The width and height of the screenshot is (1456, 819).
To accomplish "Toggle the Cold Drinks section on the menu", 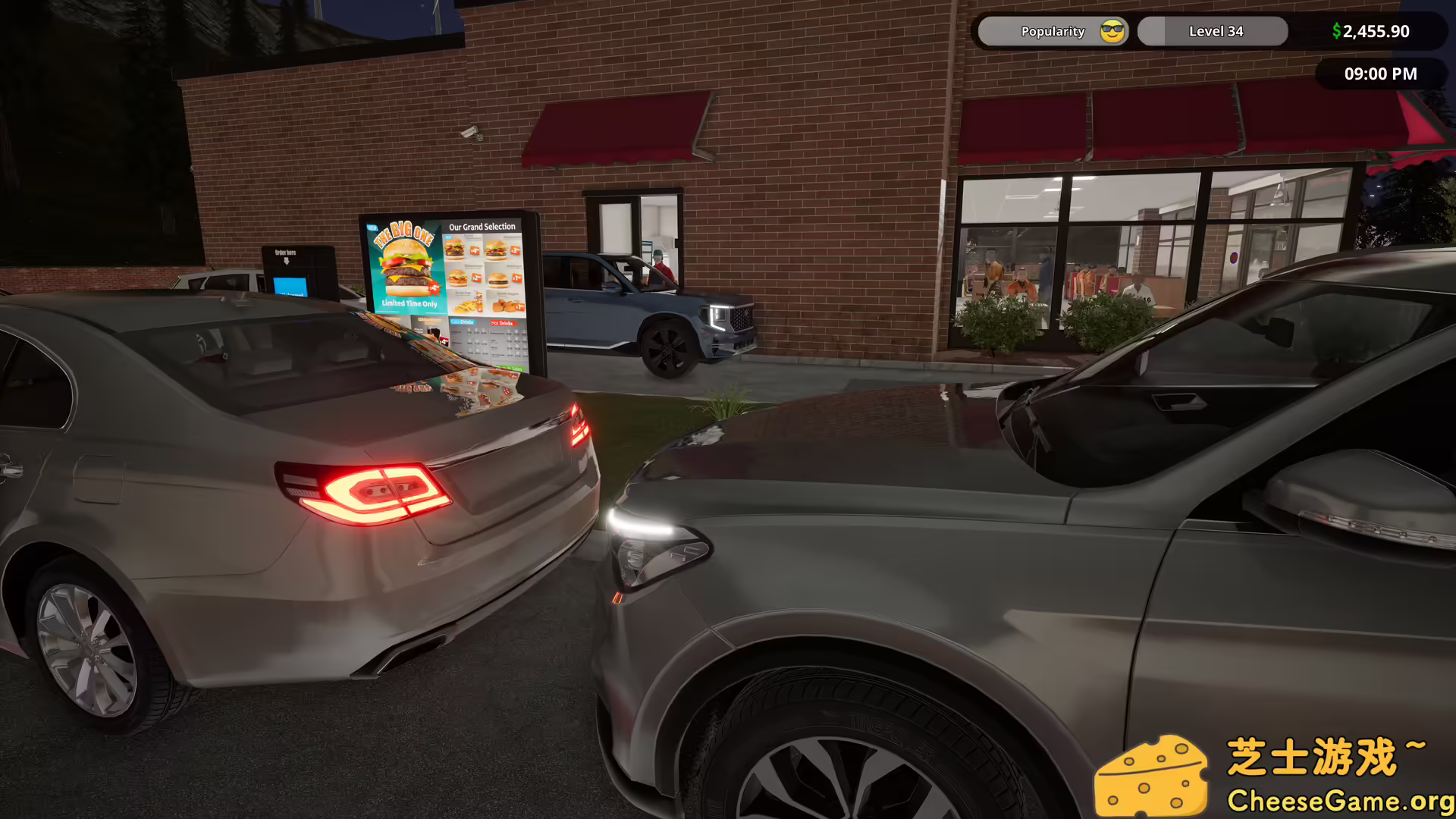I will tap(463, 322).
